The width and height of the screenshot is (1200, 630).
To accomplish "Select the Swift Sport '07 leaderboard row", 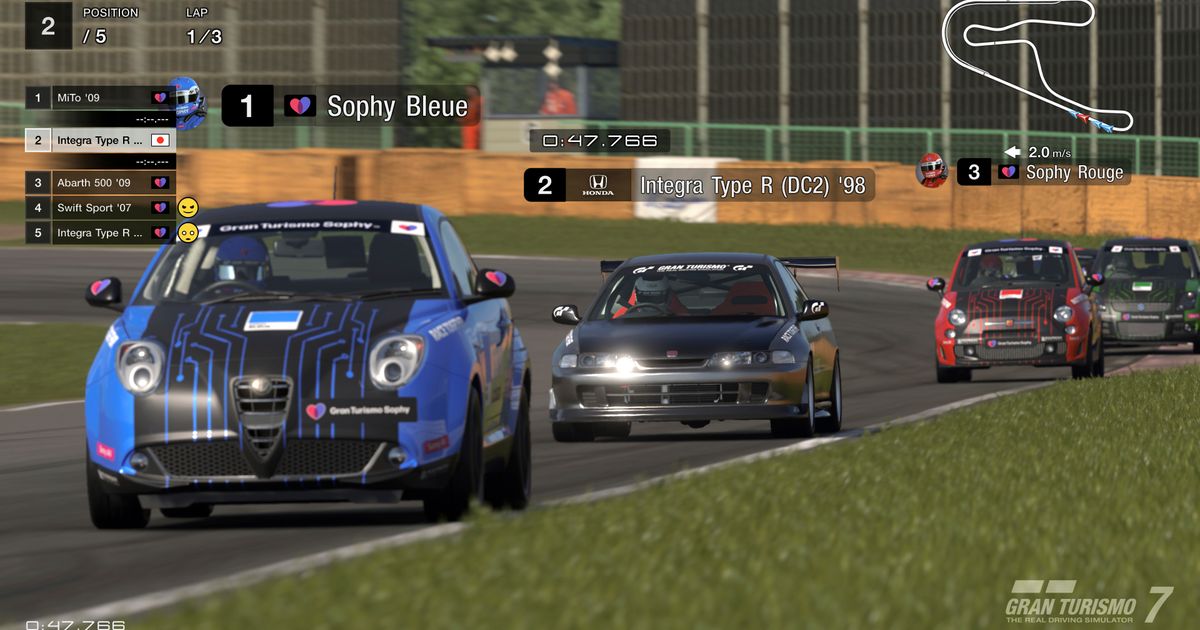I will pyautogui.click(x=100, y=208).
